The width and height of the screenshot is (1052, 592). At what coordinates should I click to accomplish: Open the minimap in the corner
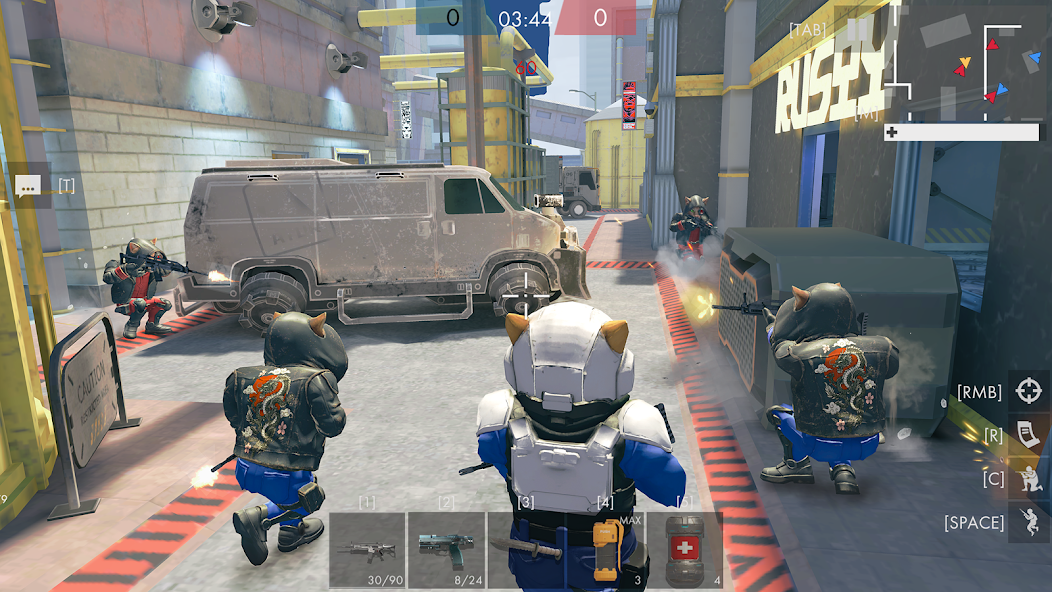pyautogui.click(x=966, y=62)
